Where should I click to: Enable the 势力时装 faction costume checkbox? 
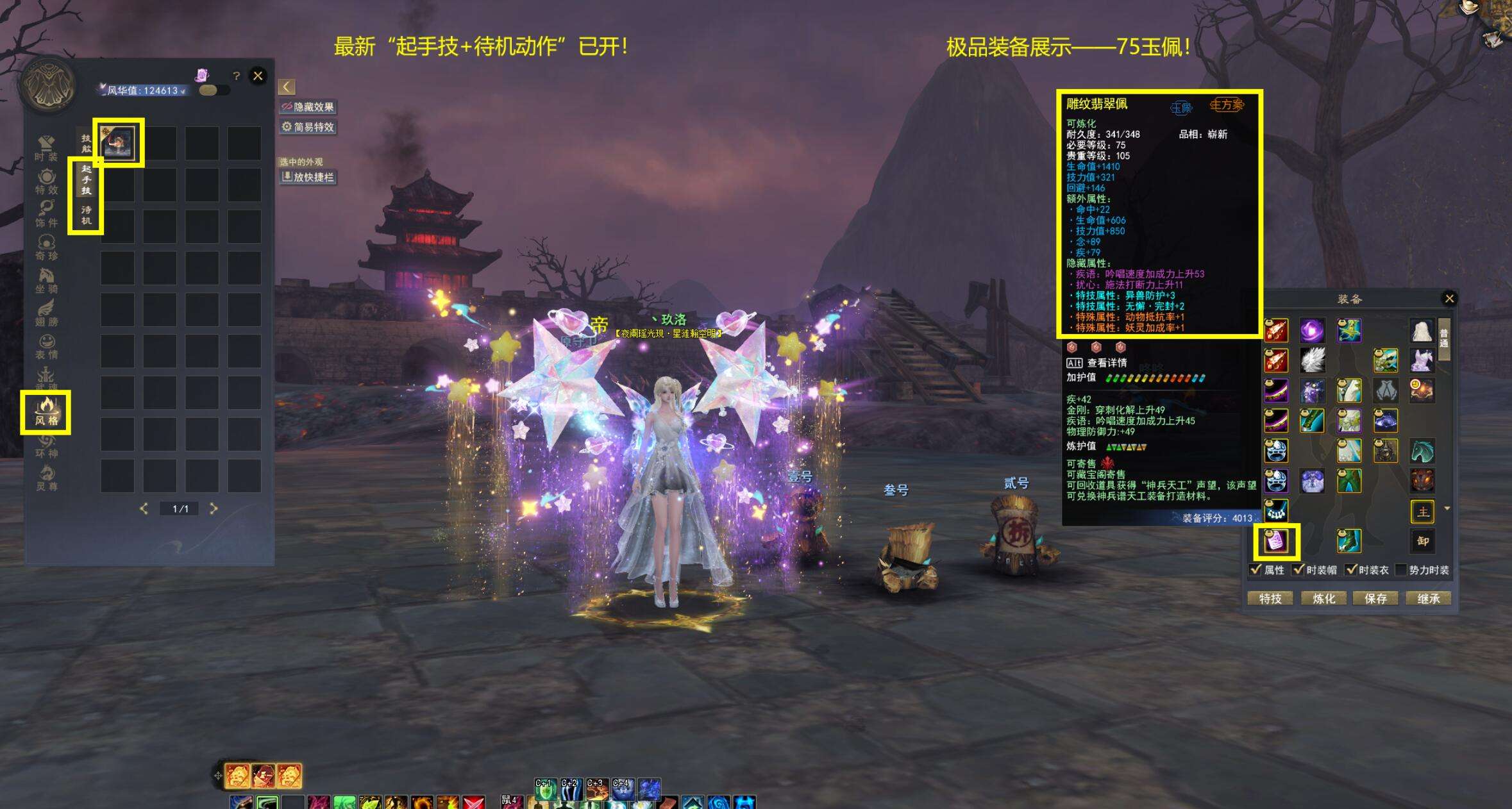click(x=1401, y=569)
